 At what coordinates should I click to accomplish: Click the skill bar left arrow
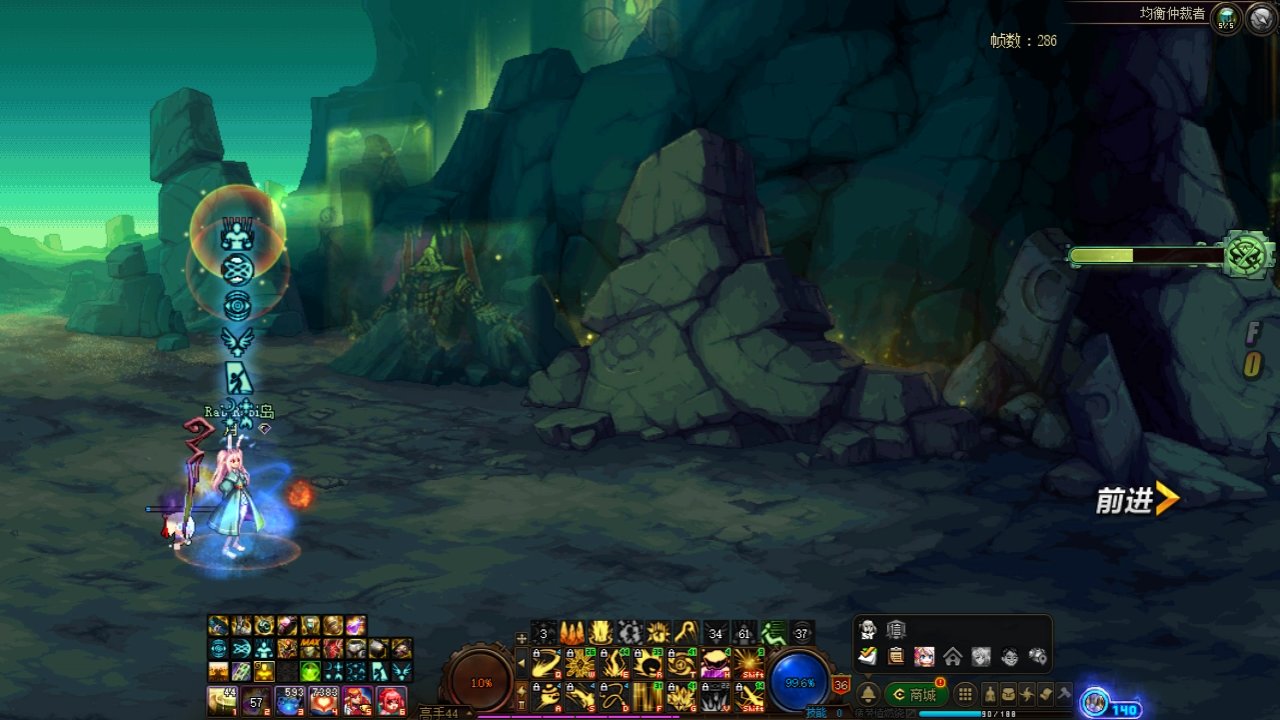pyautogui.click(x=521, y=663)
